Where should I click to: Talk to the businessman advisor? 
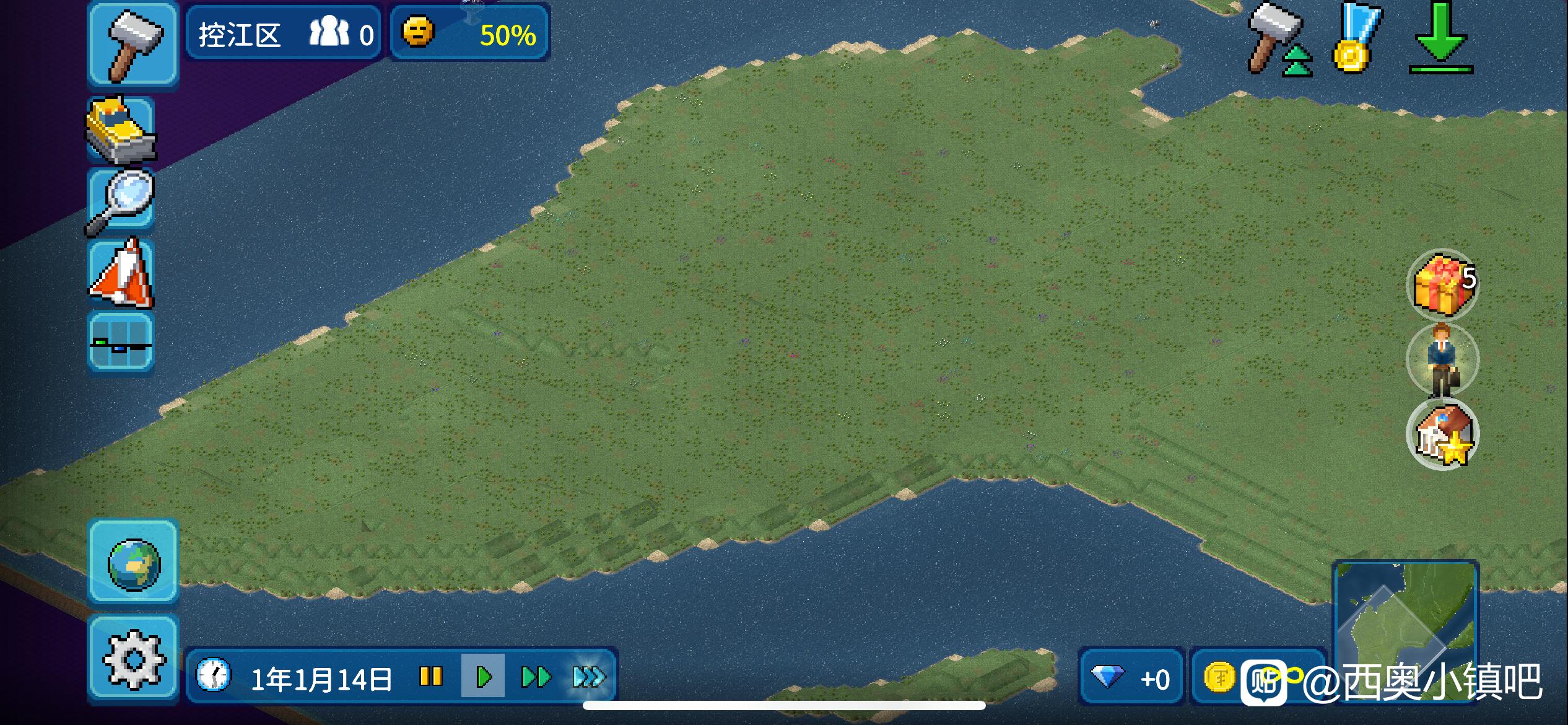[x=1443, y=361]
